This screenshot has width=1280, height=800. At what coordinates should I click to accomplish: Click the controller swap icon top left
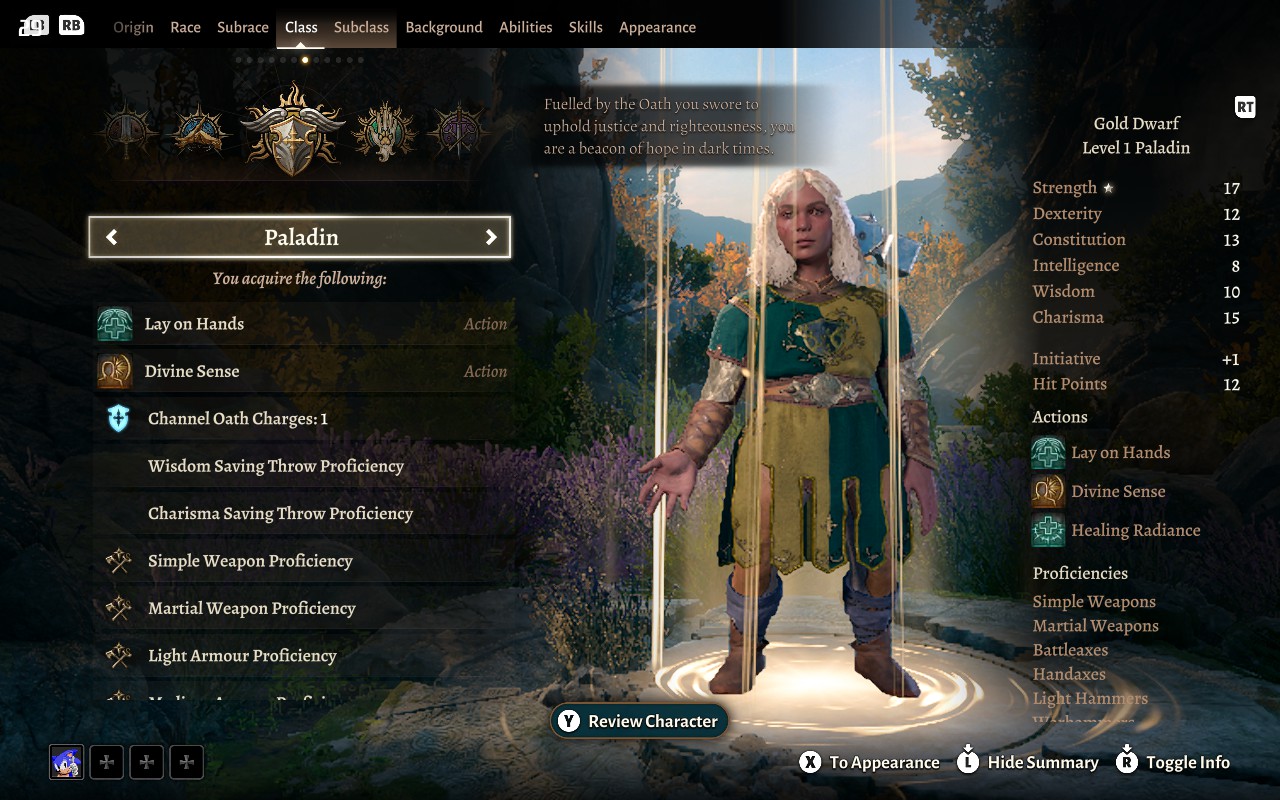pos(33,24)
